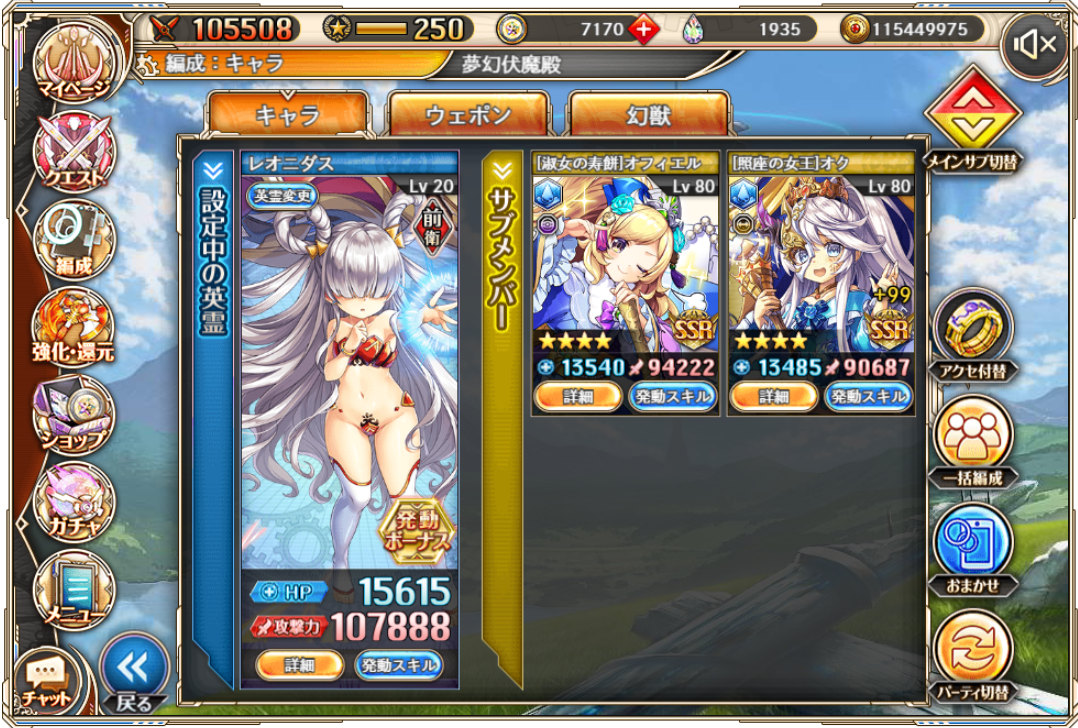Screen dimensions: 1078x728
Task: Choose 一括編成 bulk formation
Action: click(972, 441)
